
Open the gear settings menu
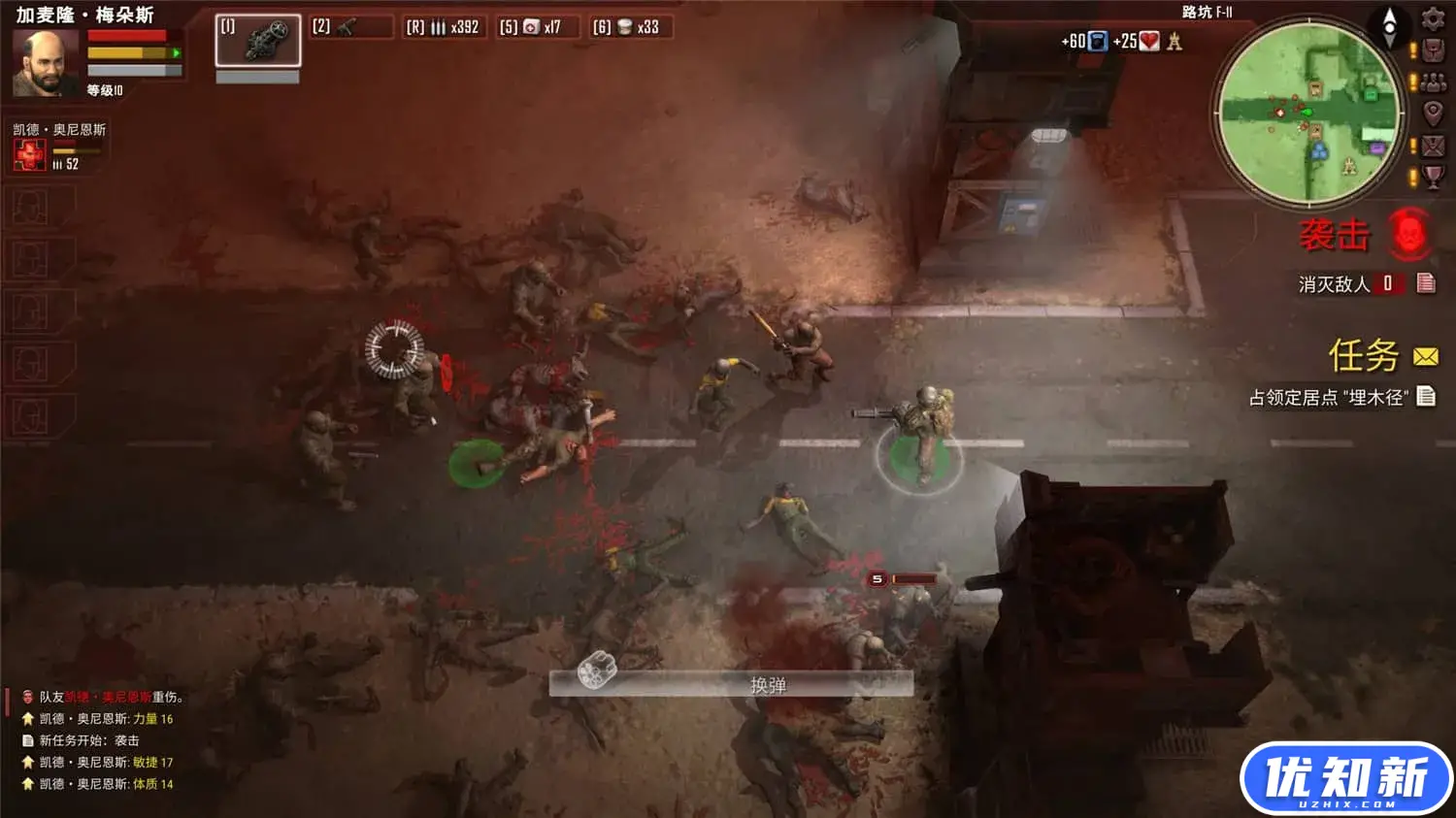pyautogui.click(x=1433, y=18)
